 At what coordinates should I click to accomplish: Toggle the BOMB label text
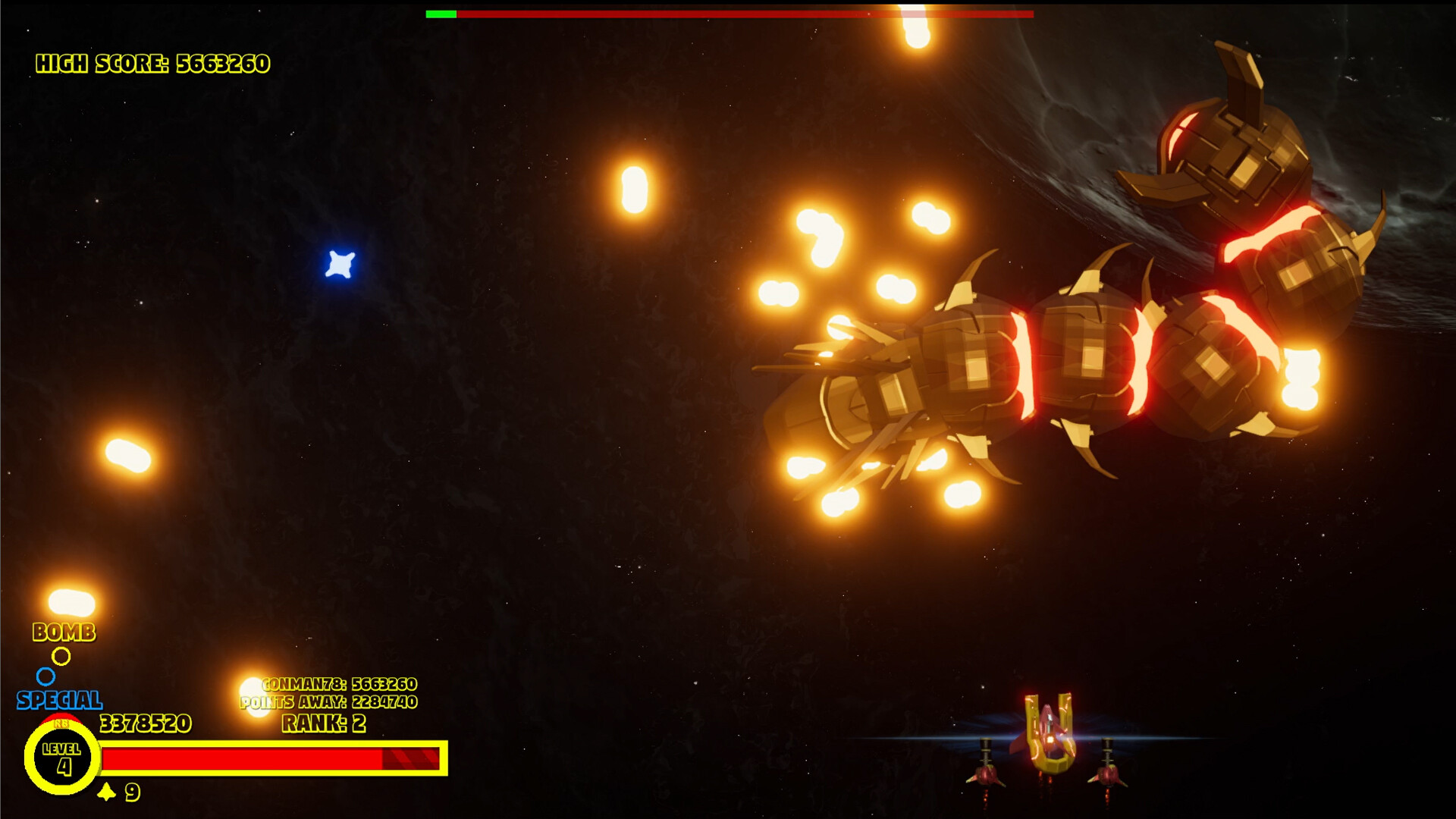(64, 631)
